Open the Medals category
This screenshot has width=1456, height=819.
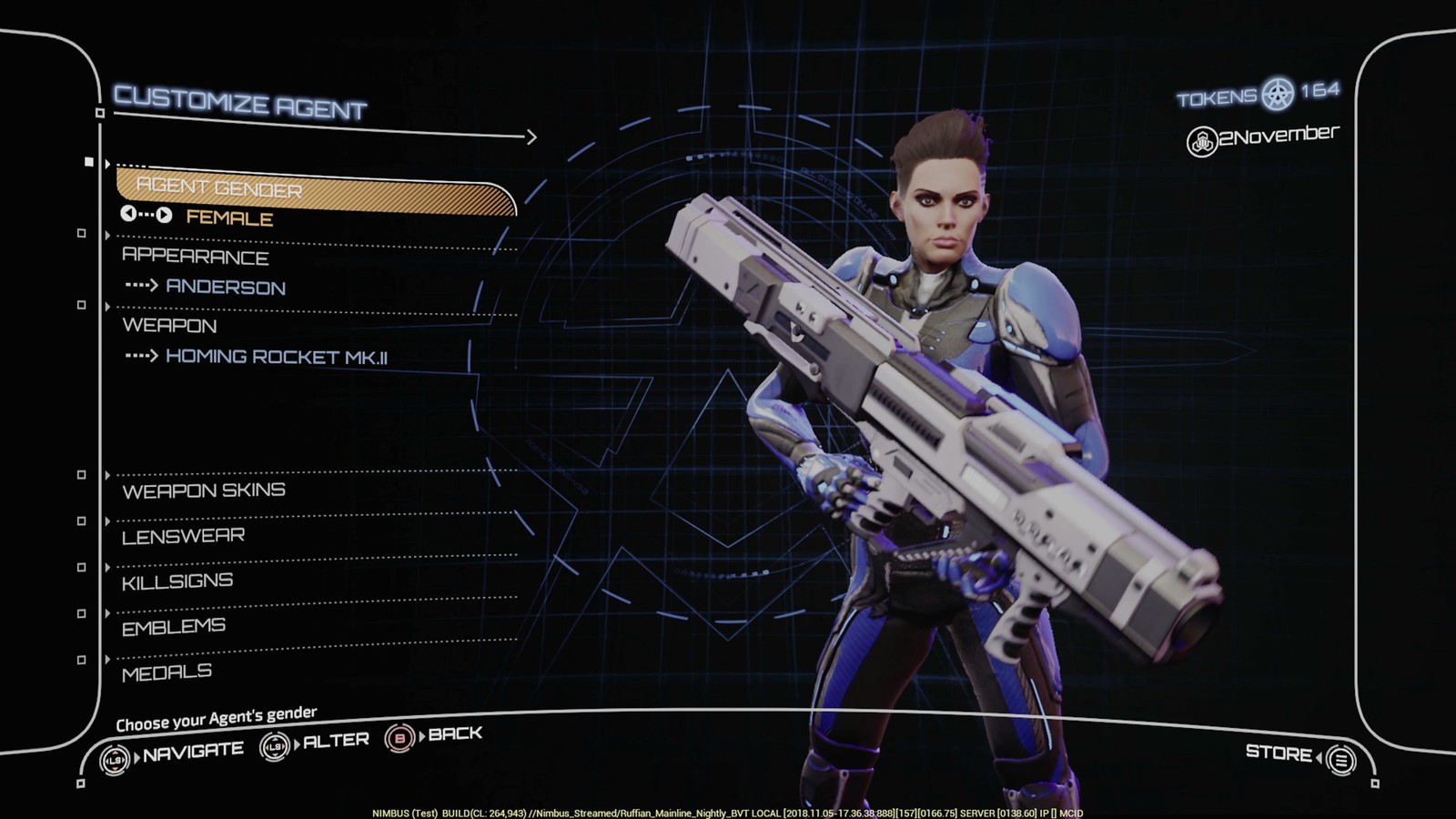167,672
